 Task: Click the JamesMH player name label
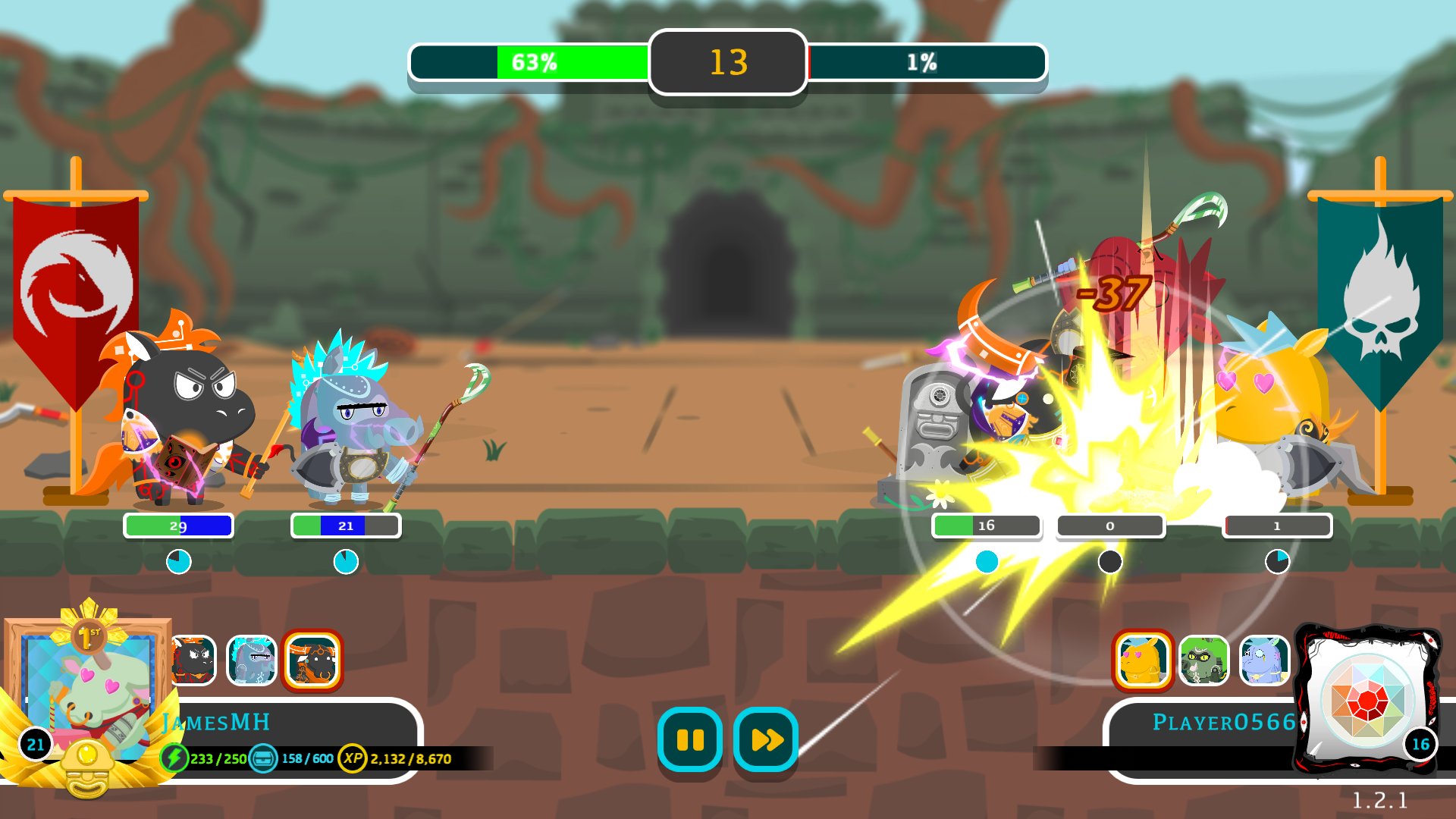pyautogui.click(x=216, y=722)
